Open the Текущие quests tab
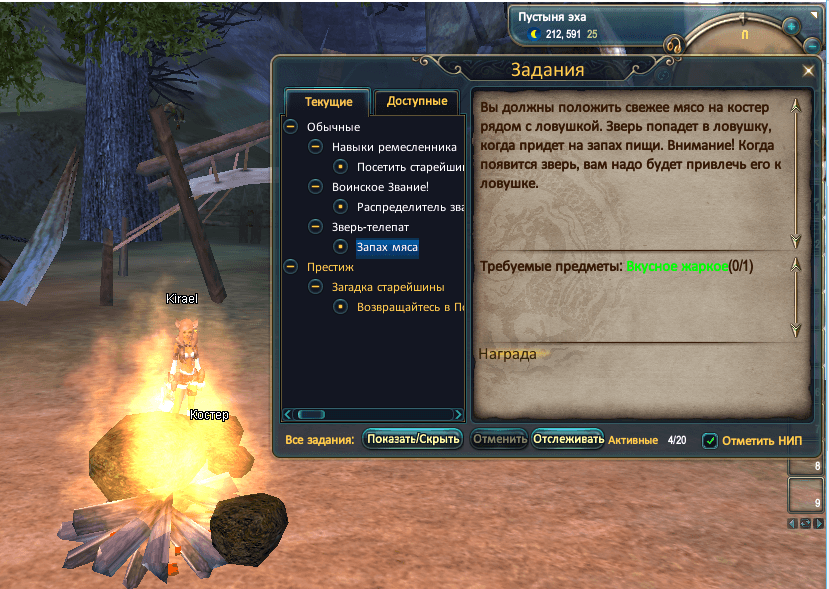This screenshot has width=829, height=589. coord(328,102)
